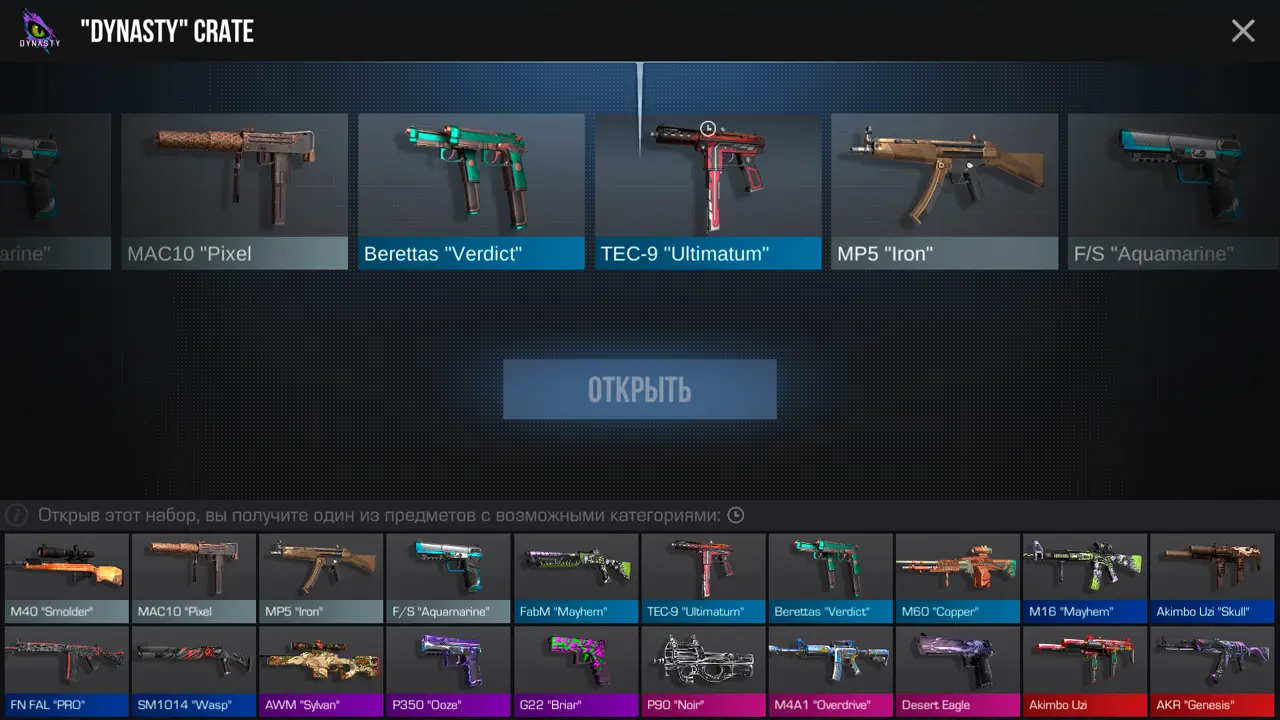The height and width of the screenshot is (720, 1280).
Task: Pick the G22 "Briar" pistol tile
Action: tap(576, 671)
